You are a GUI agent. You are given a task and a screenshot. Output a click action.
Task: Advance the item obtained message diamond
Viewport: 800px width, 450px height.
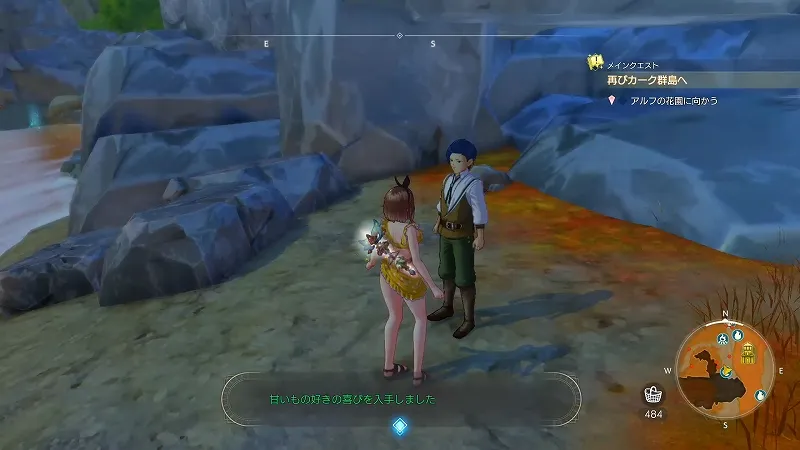click(399, 427)
